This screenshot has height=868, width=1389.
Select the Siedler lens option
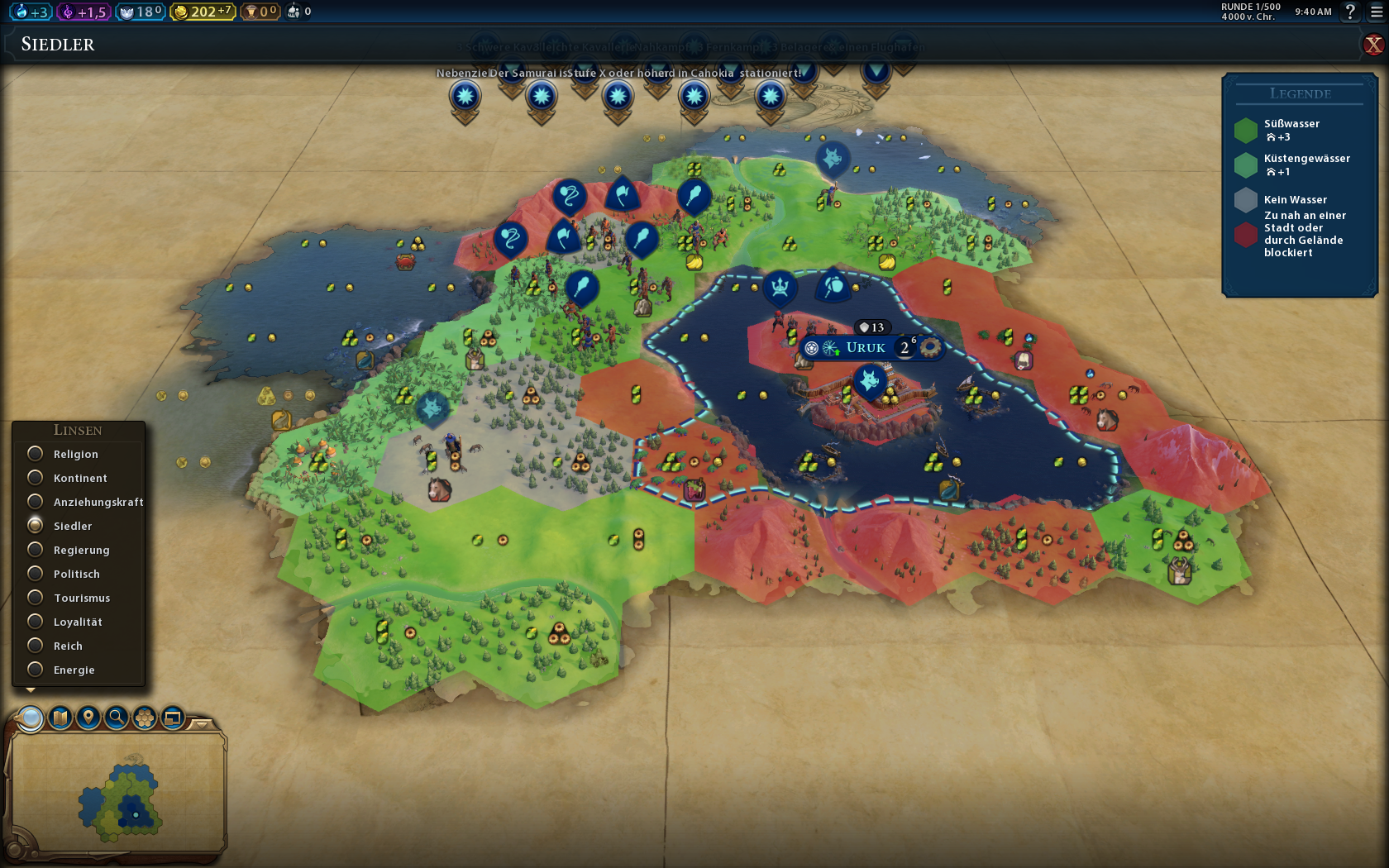36,526
